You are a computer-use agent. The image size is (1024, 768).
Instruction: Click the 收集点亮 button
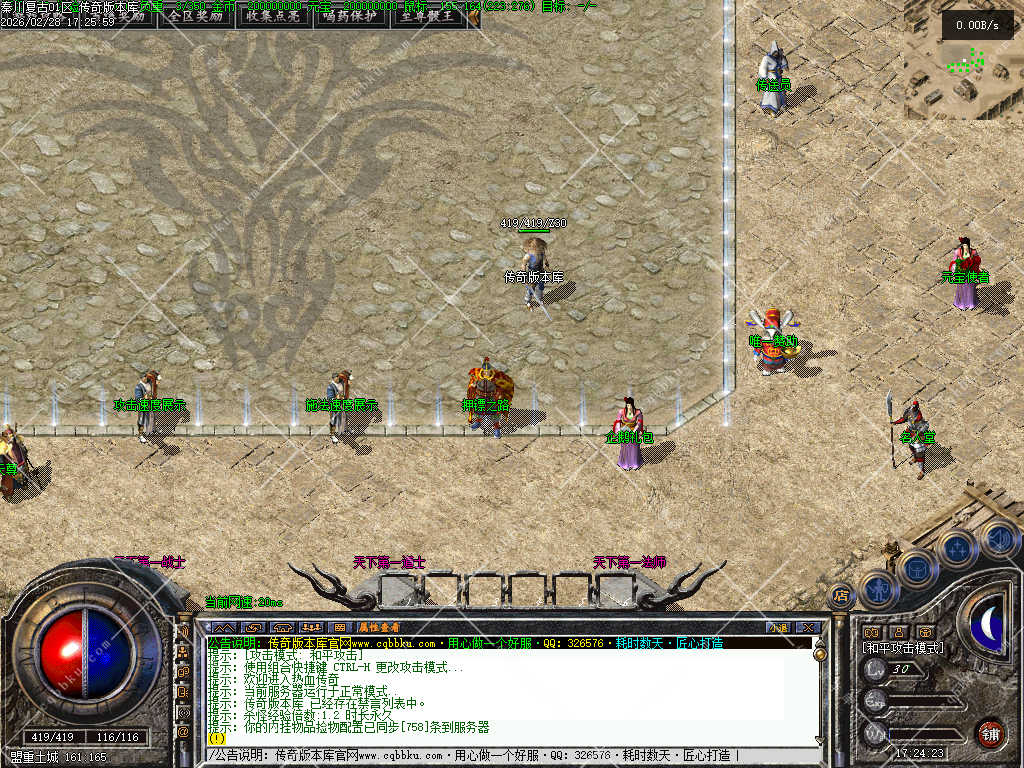(272, 16)
